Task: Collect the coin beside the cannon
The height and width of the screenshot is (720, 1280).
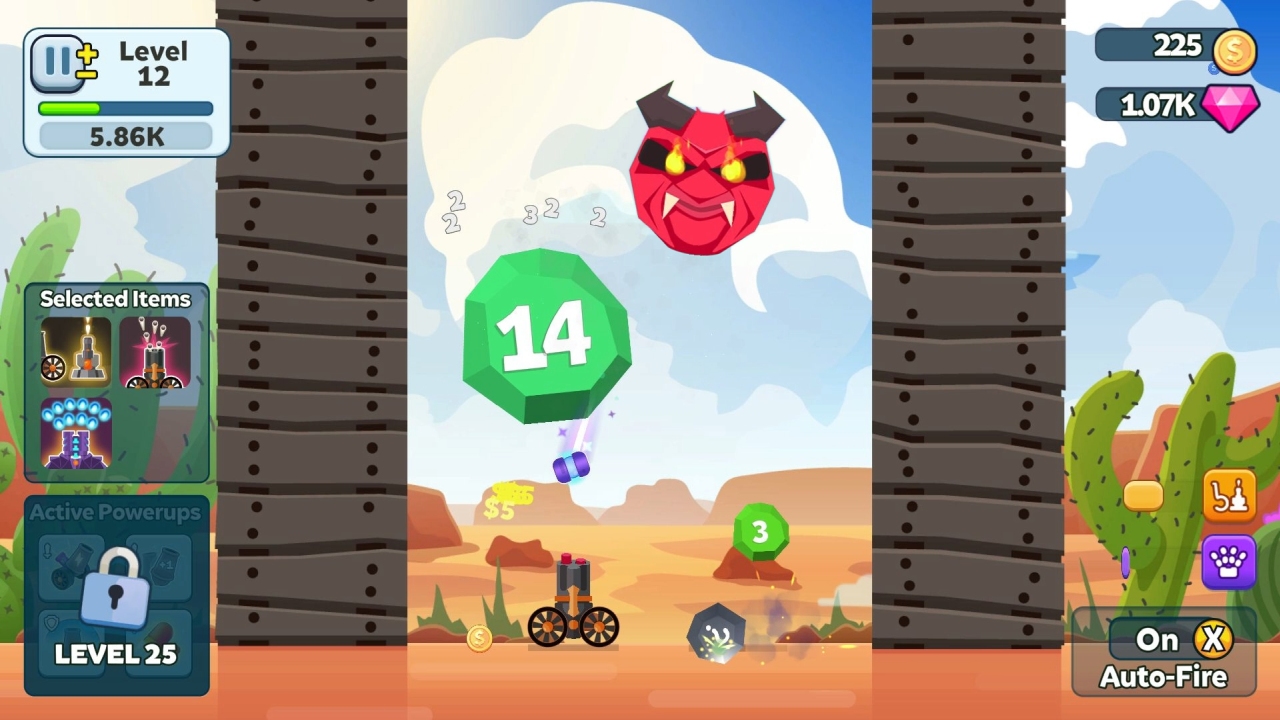Action: tap(478, 638)
